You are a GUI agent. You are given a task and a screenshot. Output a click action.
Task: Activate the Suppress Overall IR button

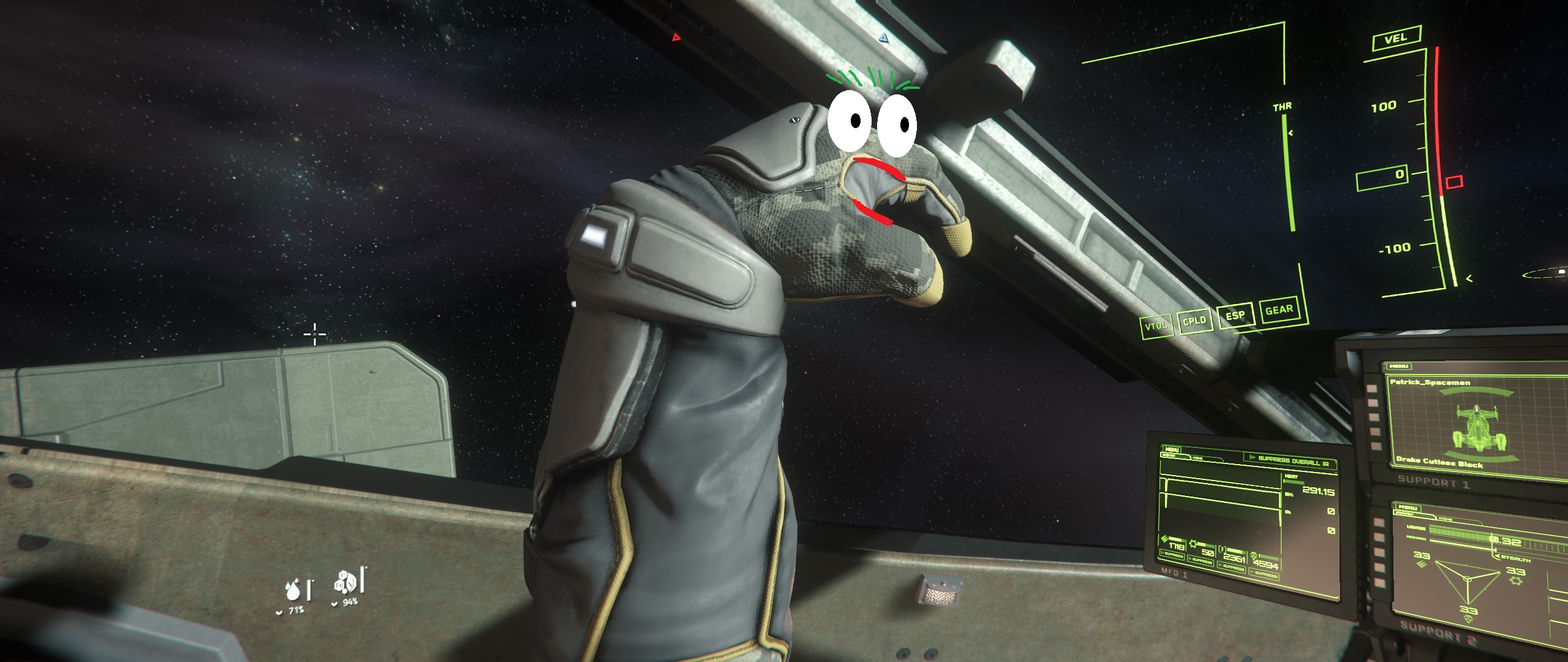tap(1290, 460)
